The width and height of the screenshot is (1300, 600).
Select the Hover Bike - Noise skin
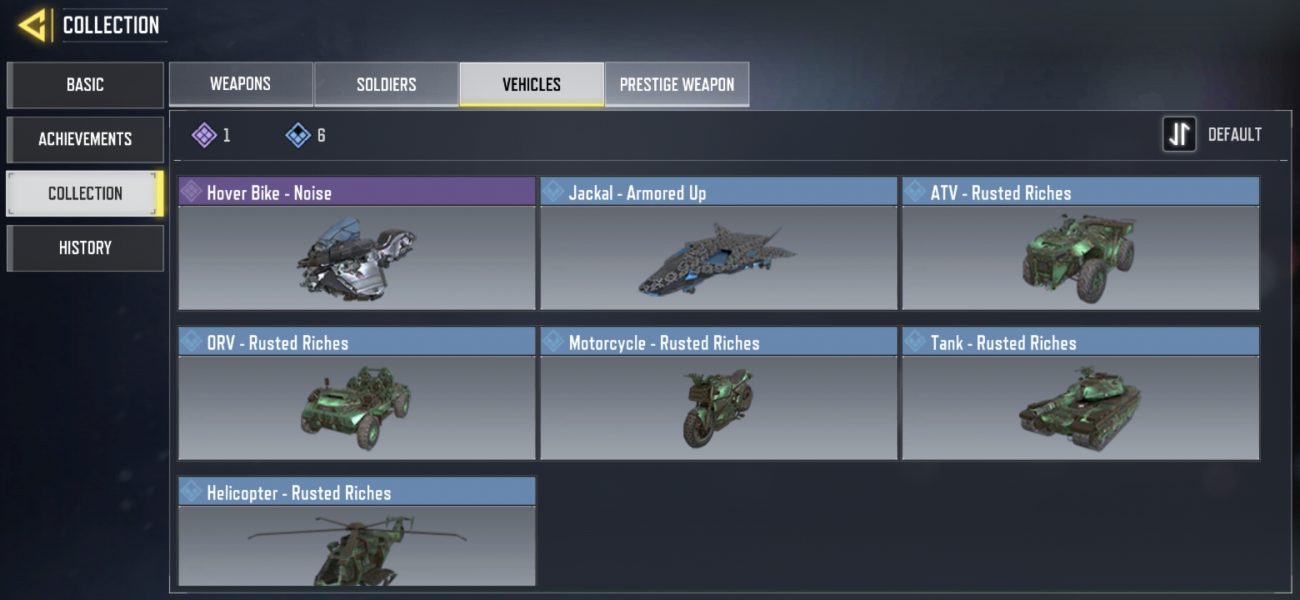357,245
